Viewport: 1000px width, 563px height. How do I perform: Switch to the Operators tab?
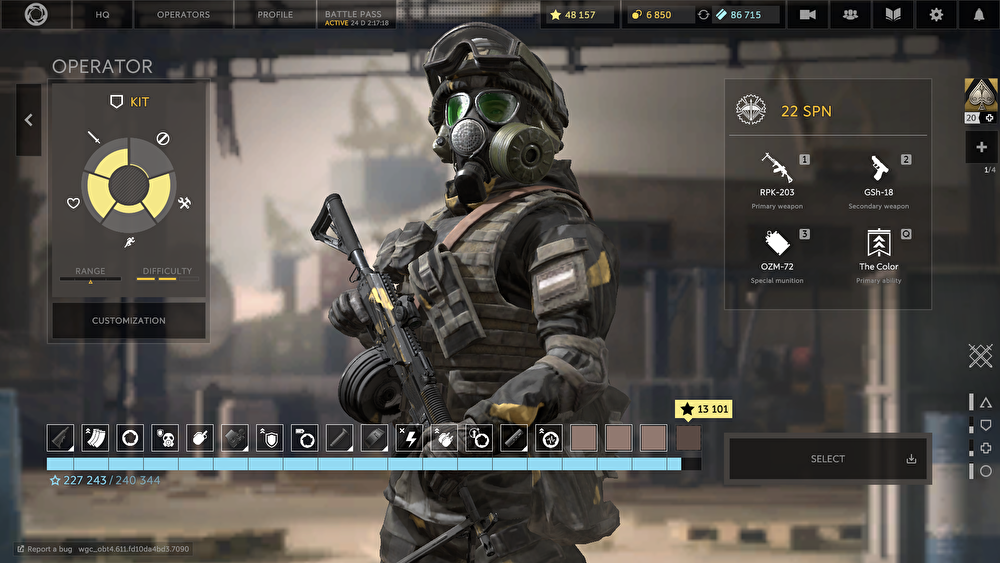184,15
